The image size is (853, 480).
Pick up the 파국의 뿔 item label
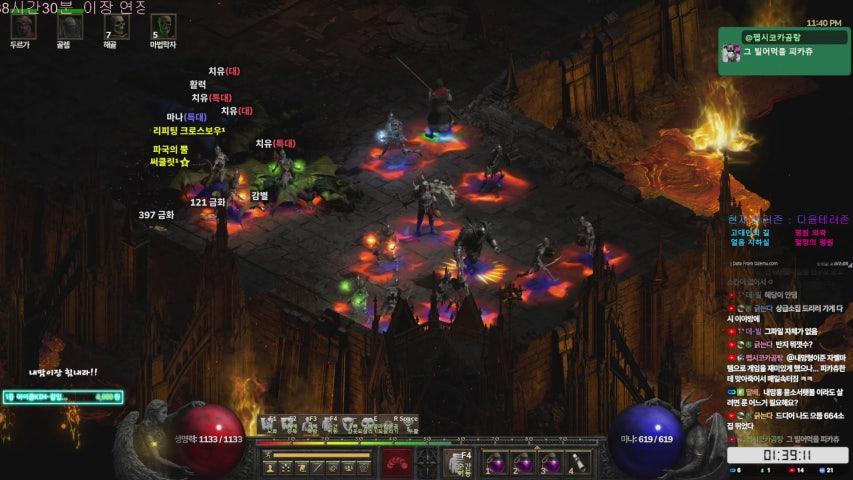[172, 149]
